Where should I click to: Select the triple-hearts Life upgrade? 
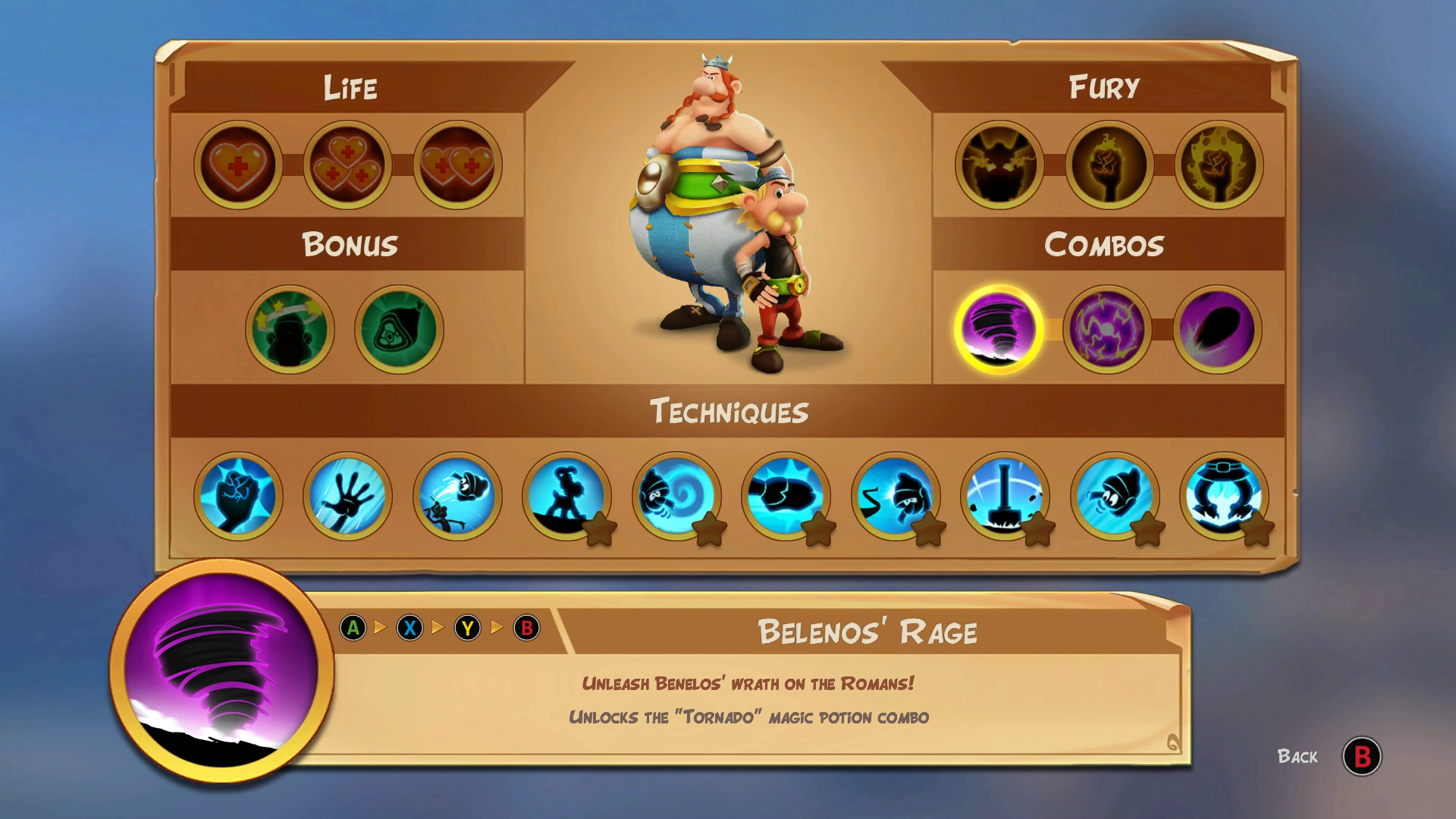click(348, 165)
